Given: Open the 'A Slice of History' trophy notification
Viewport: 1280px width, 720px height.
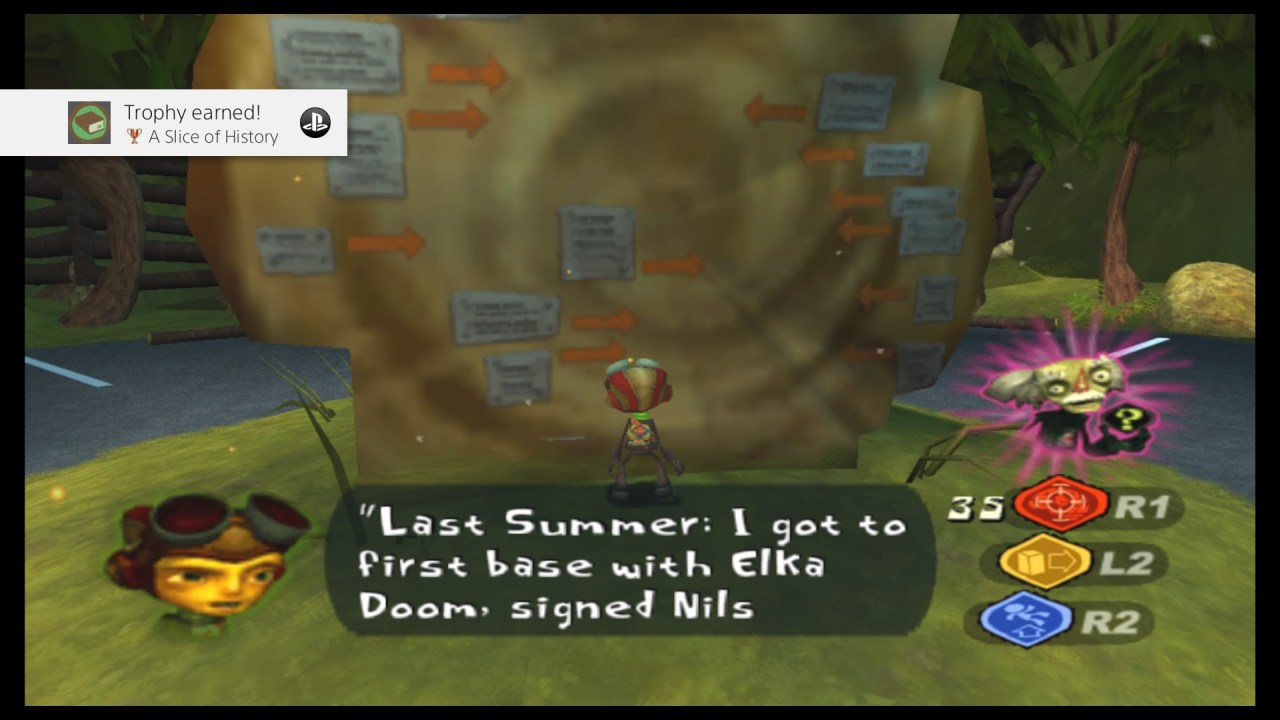Looking at the screenshot, I should (x=200, y=124).
